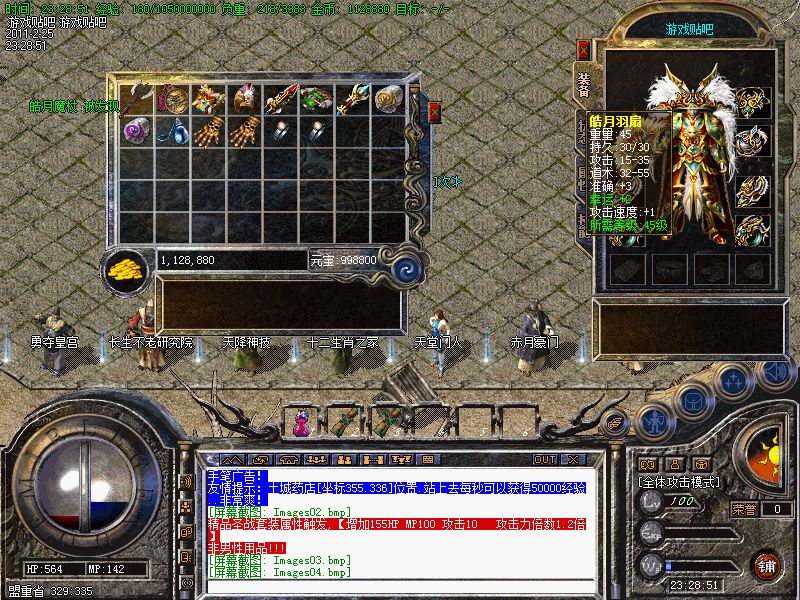Image resolution: width=800 pixels, height=600 pixels.
Task: Use the pink potion in the quick belt
Action: point(301,422)
